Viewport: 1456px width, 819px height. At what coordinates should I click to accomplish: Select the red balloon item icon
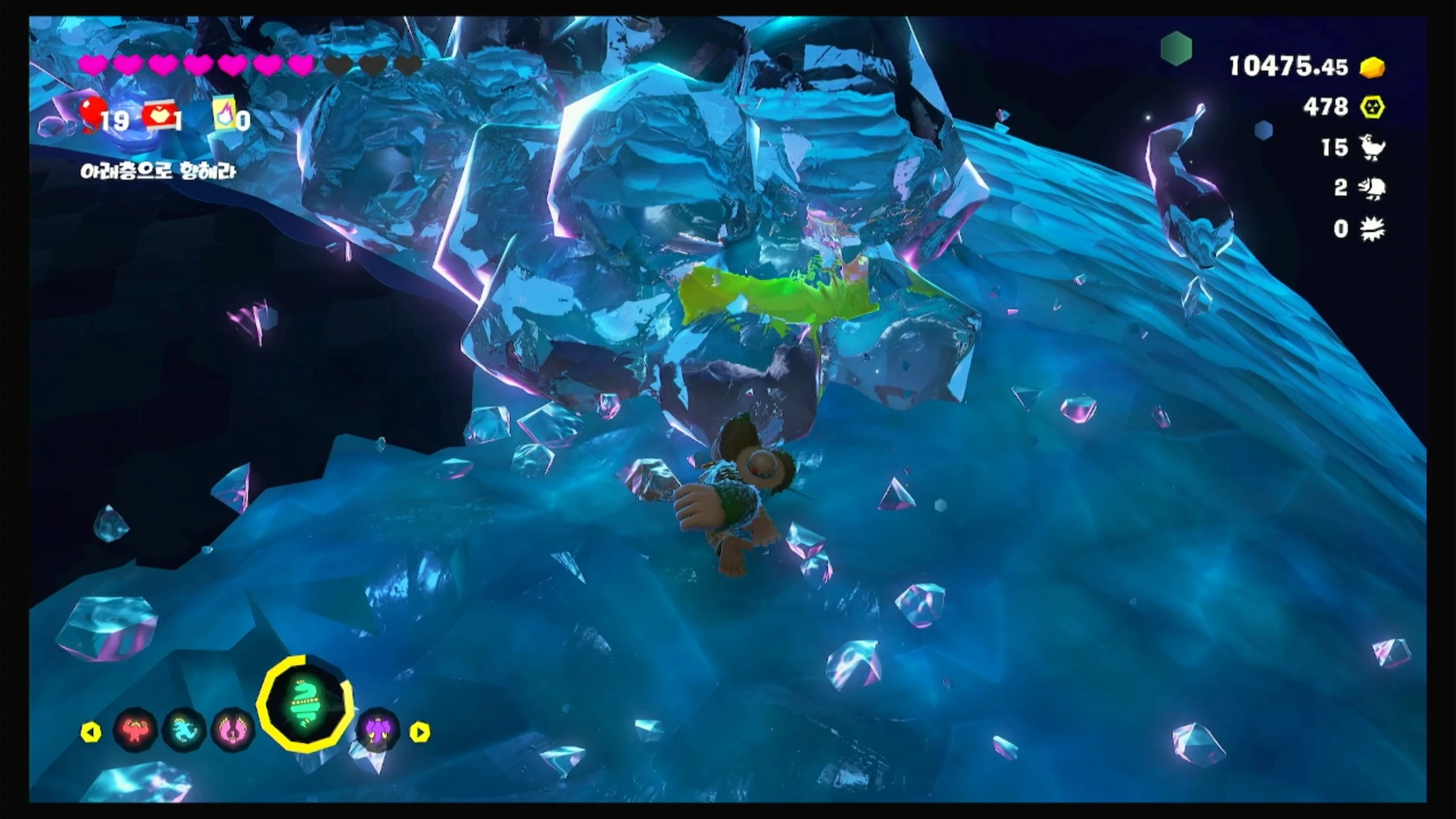(92, 114)
